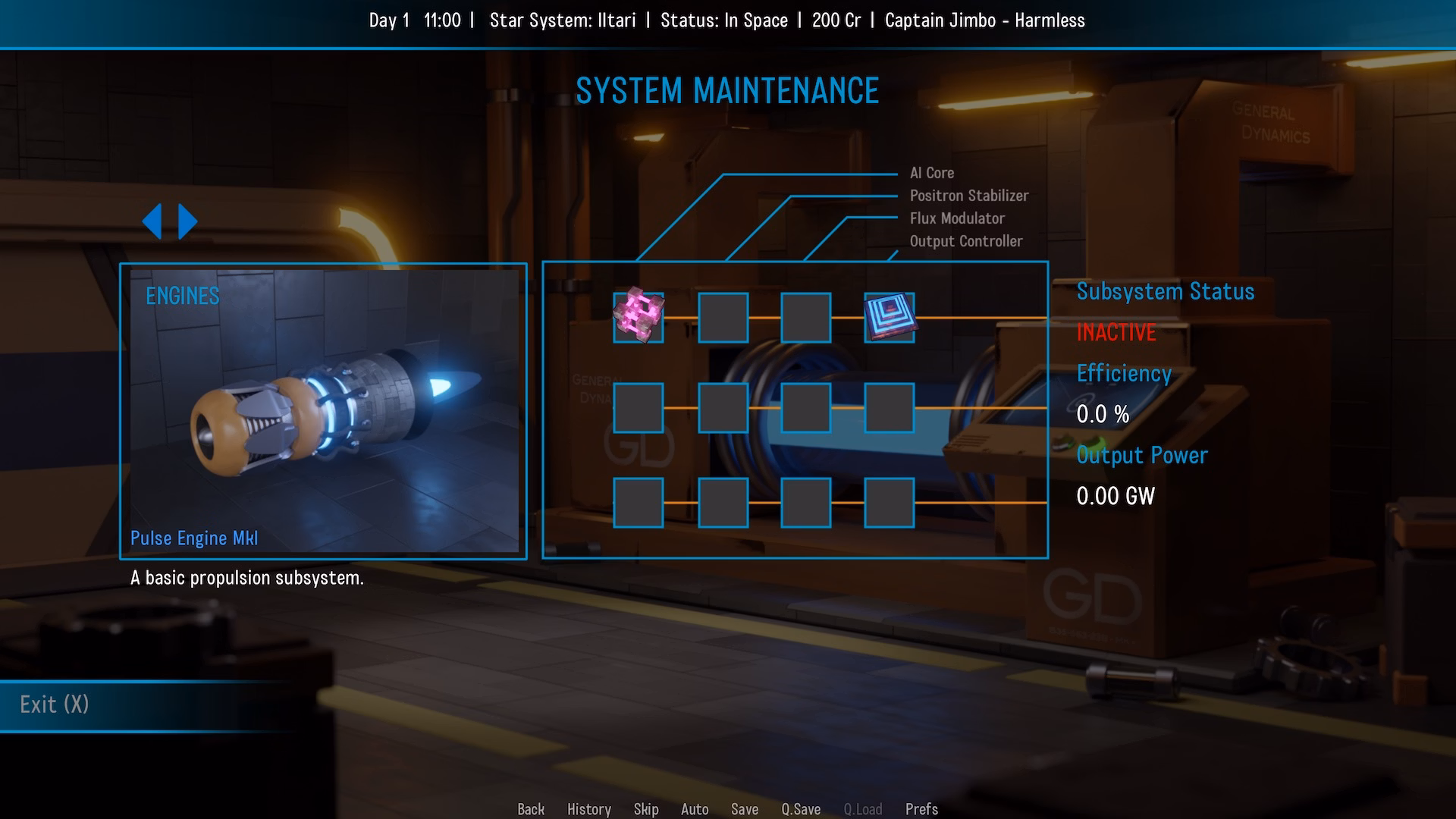Select the pink AI Core component module
The image size is (1456, 819).
tap(637, 317)
